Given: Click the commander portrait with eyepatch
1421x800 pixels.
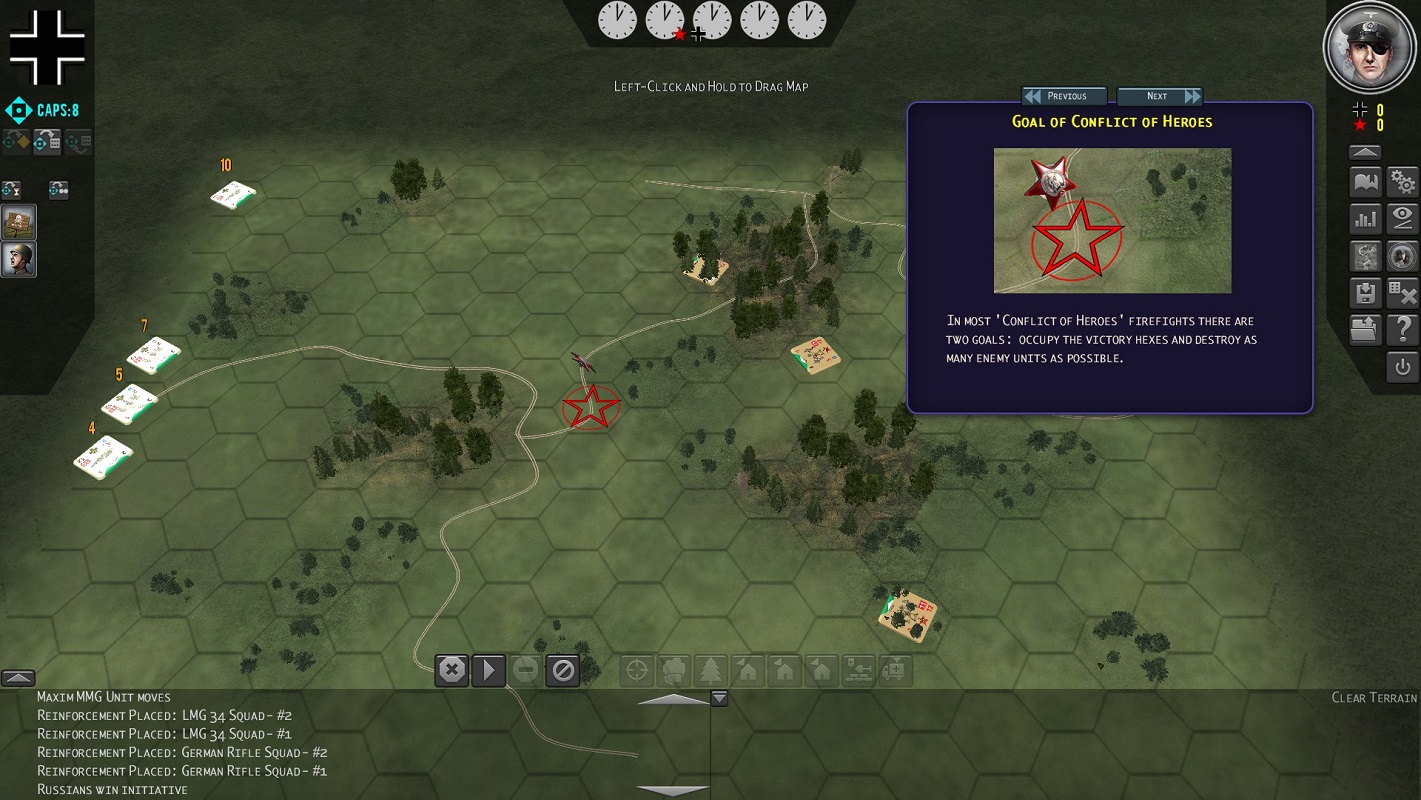Looking at the screenshot, I should (x=1370, y=47).
